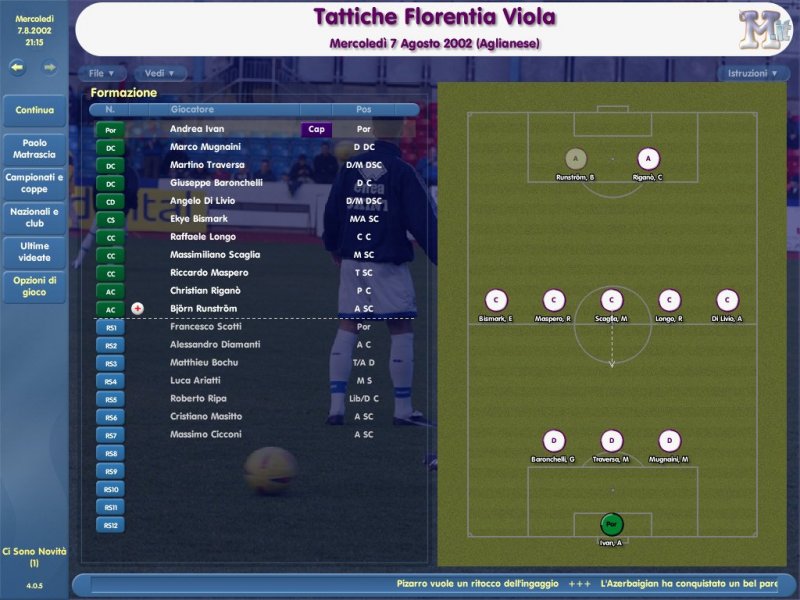Select Riganò's striker token on pitch

click(649, 158)
